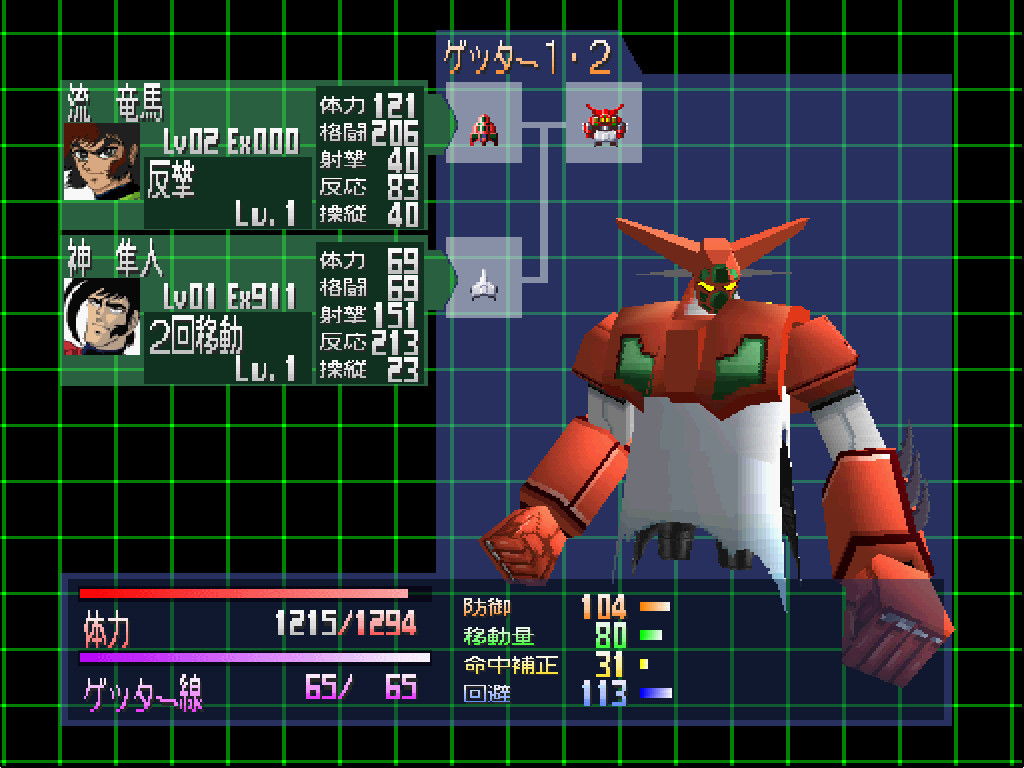Viewport: 1024px width, 768px height.
Task: Select Hayato Jin's pilot portrait
Action: pos(103,317)
